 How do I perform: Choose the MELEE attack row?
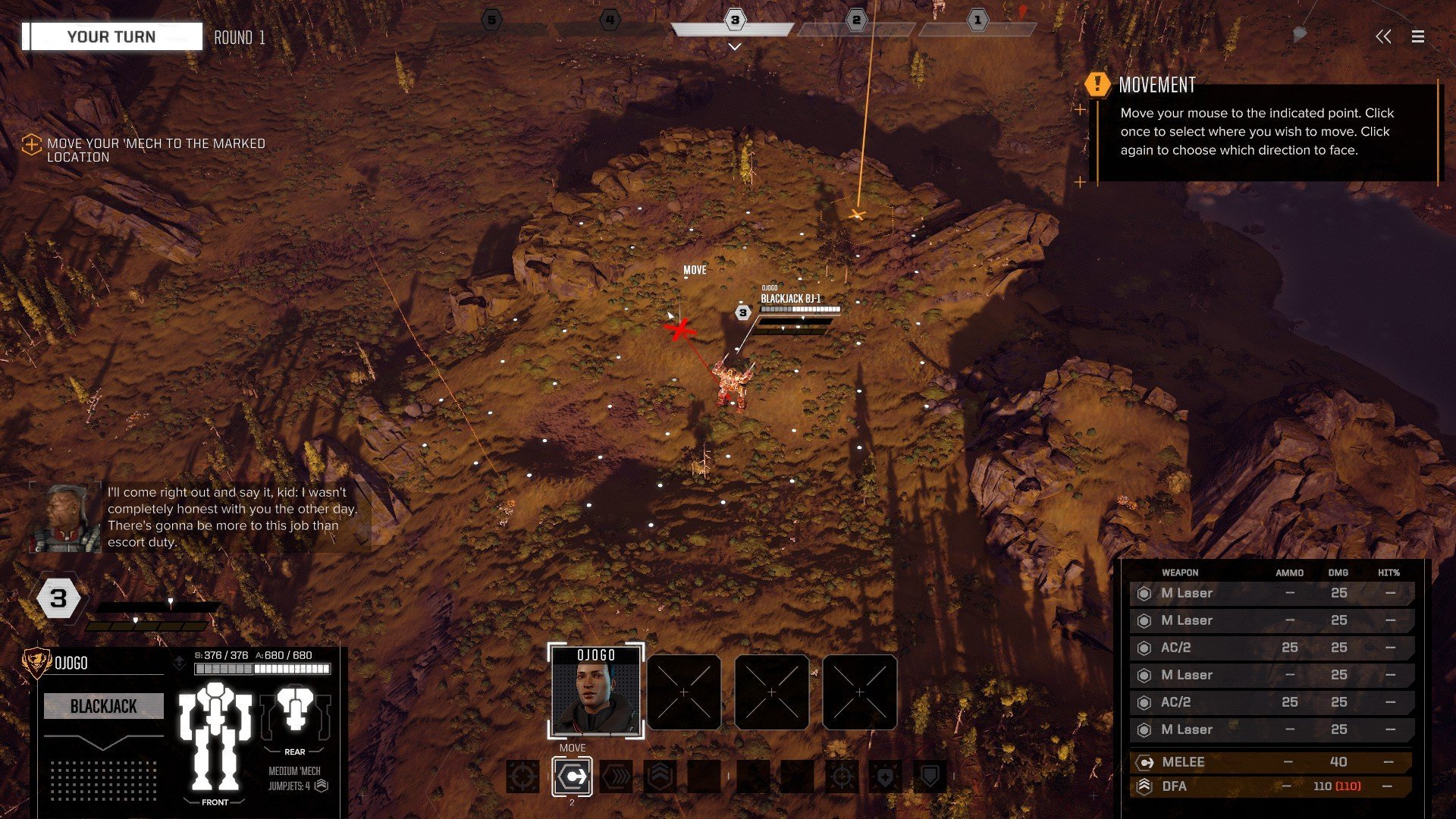point(1271,762)
